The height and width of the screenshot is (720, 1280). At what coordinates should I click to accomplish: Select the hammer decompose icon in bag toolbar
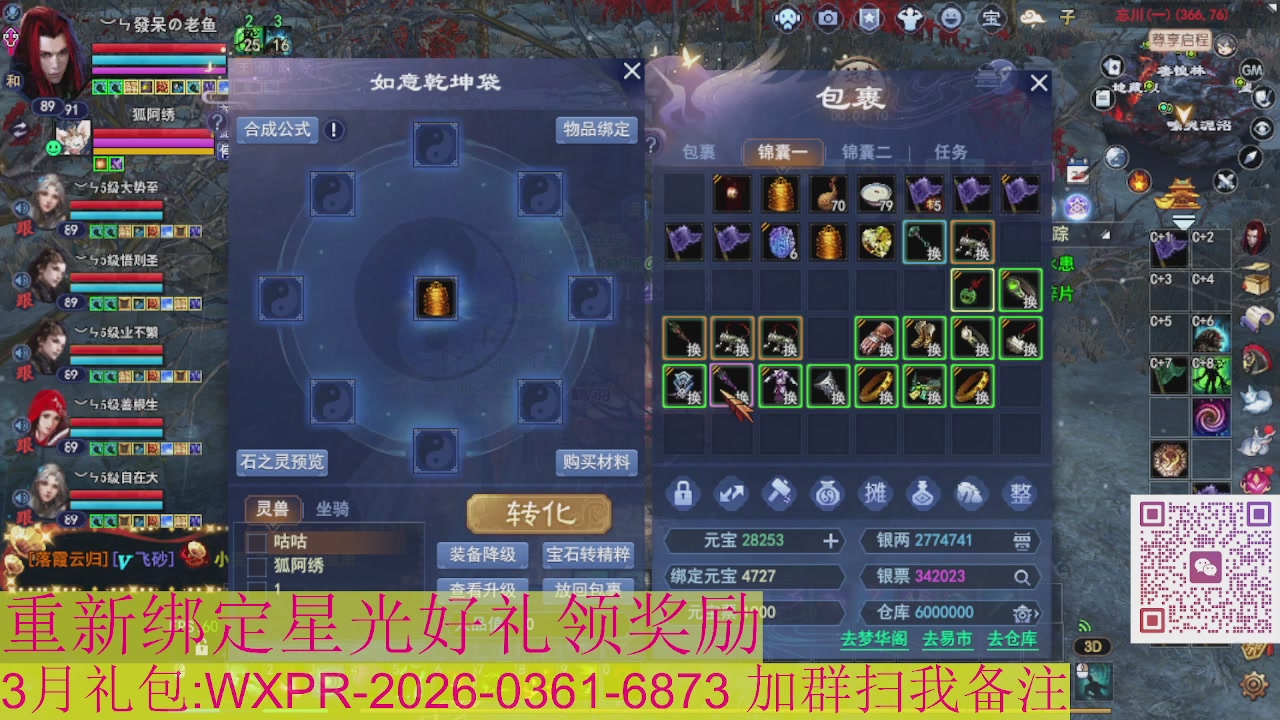tap(782, 493)
